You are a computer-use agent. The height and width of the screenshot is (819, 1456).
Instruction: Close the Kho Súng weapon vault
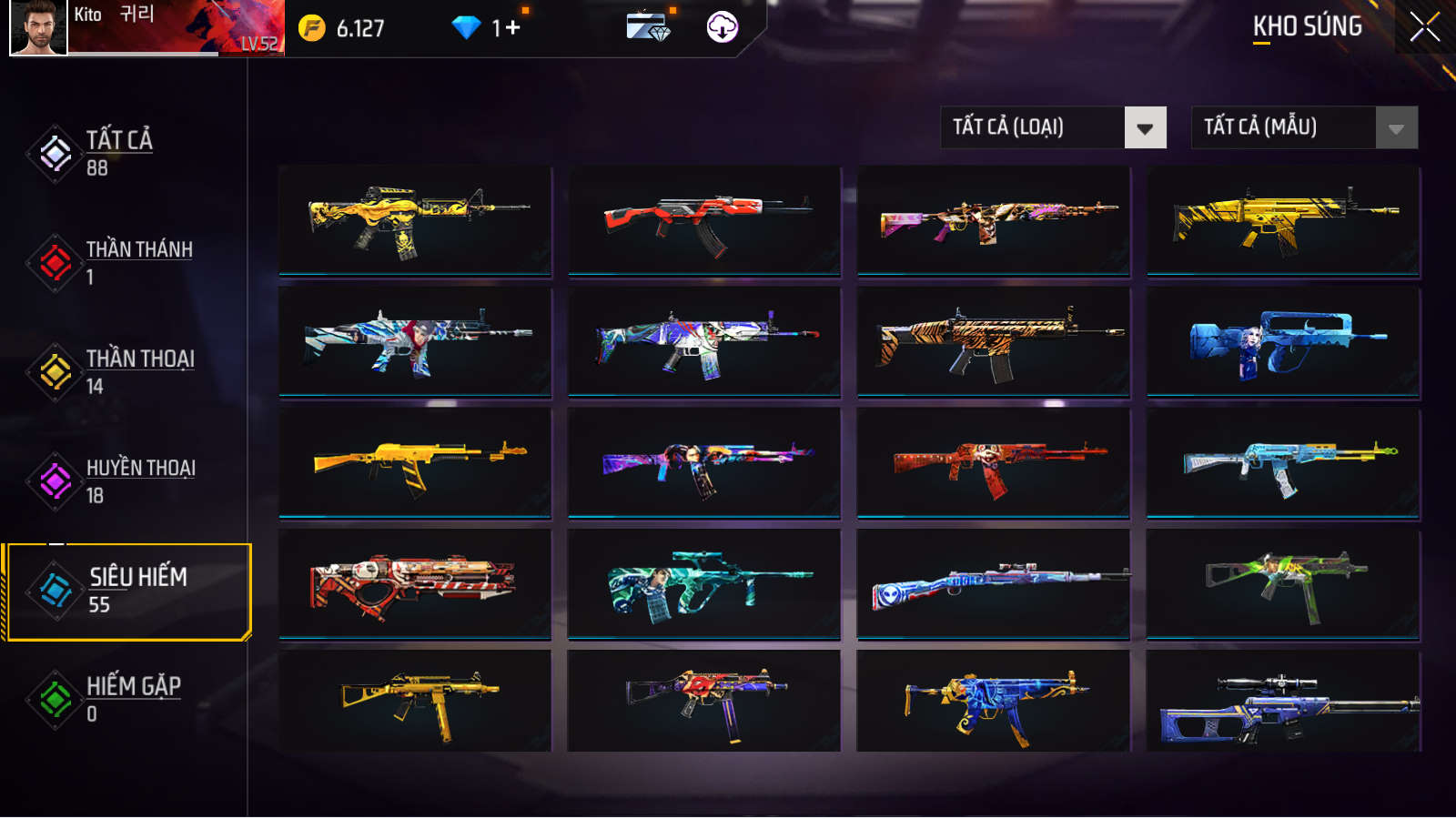[x=1424, y=27]
